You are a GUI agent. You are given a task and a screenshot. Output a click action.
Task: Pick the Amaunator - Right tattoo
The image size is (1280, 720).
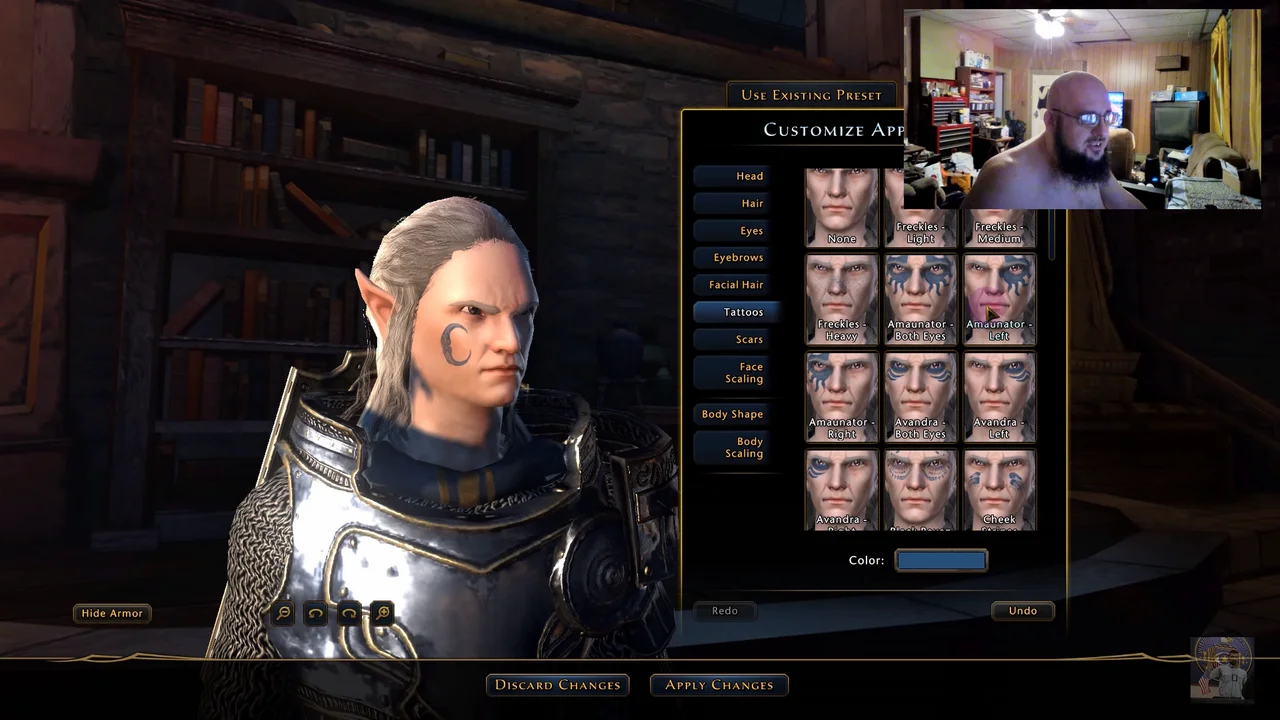[841, 396]
